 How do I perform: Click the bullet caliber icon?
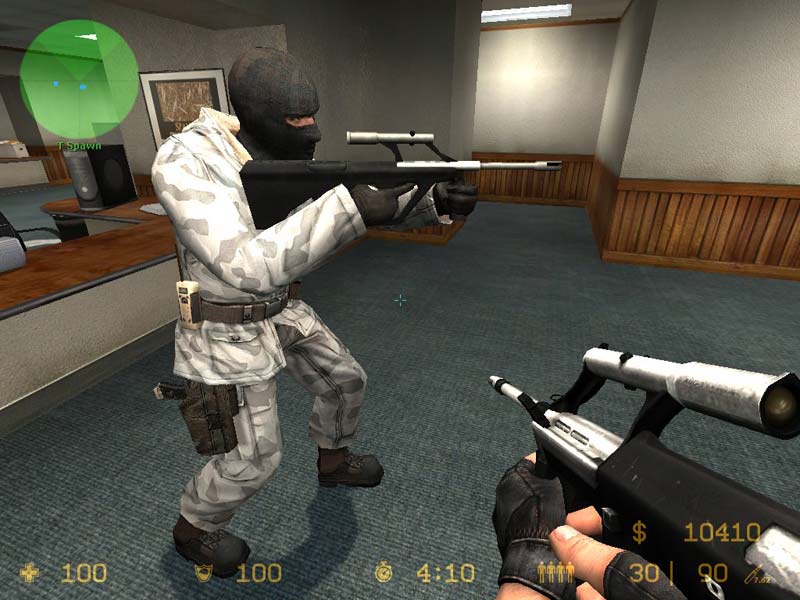coord(755,574)
